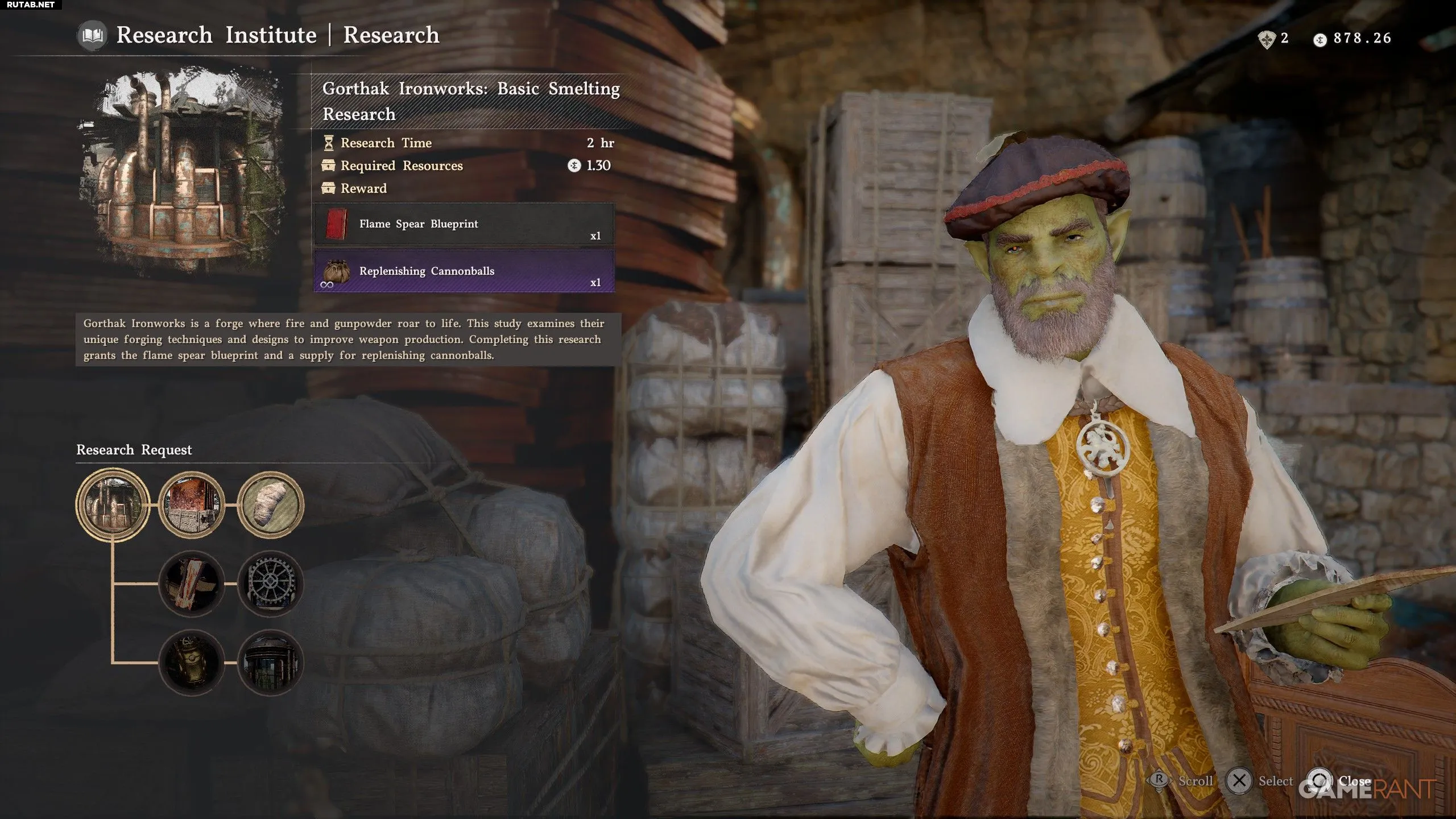Screen dimensions: 1456x819
Task: Select the Replenishing Cannonballs reward
Action: tap(464, 271)
